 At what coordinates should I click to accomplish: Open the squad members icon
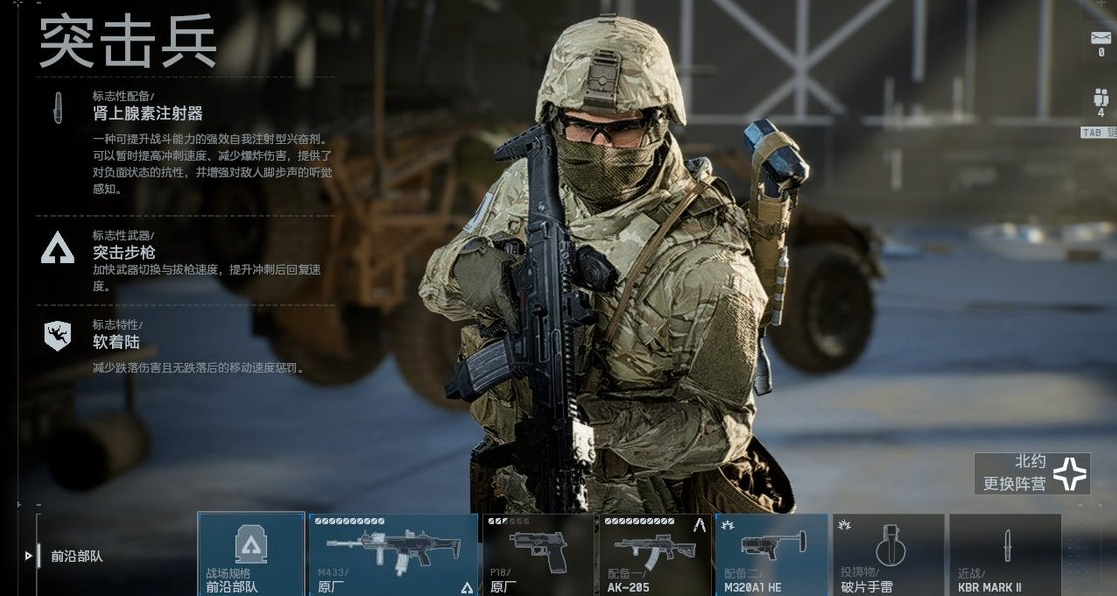tap(1100, 100)
